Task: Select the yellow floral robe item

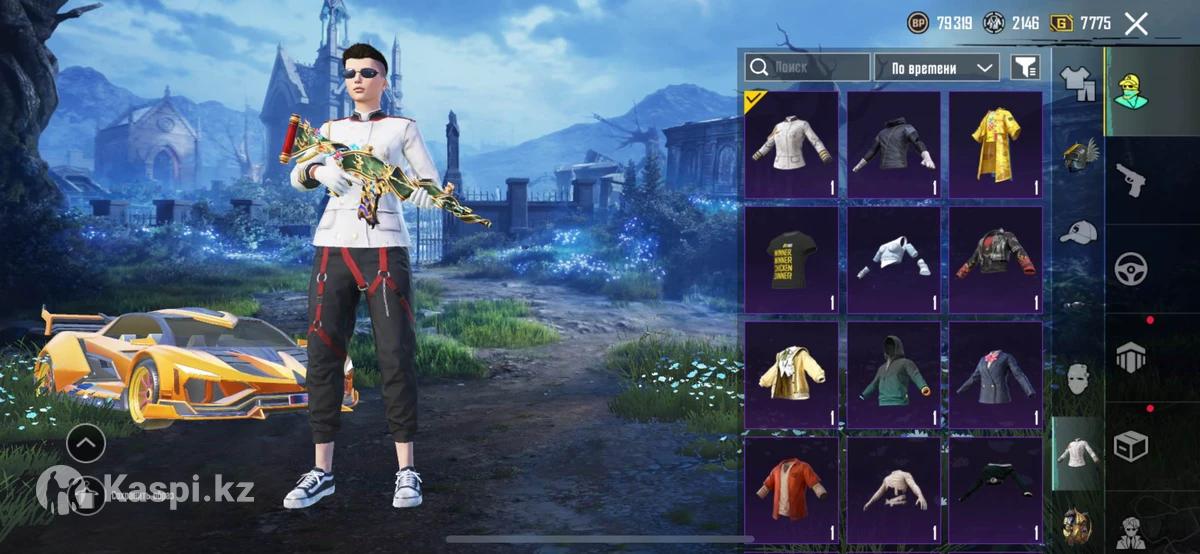Action: [995, 144]
